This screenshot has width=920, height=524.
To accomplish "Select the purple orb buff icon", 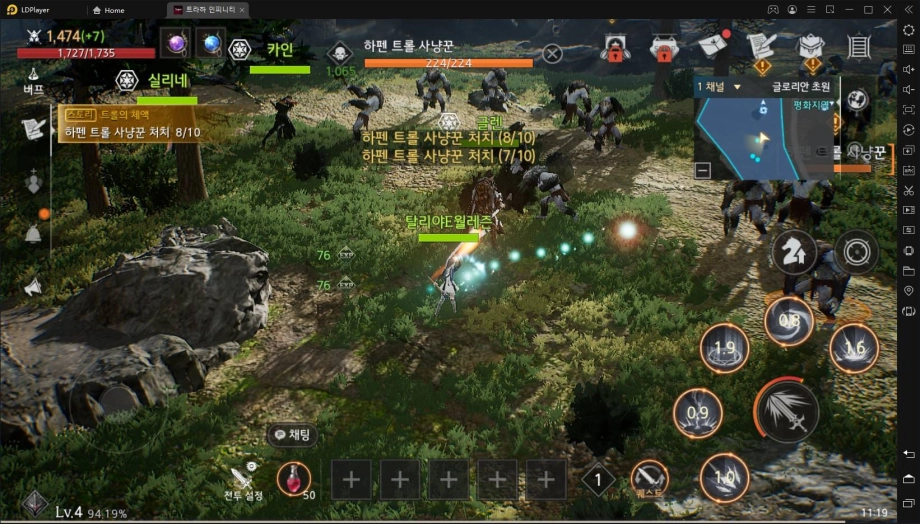I will [176, 44].
